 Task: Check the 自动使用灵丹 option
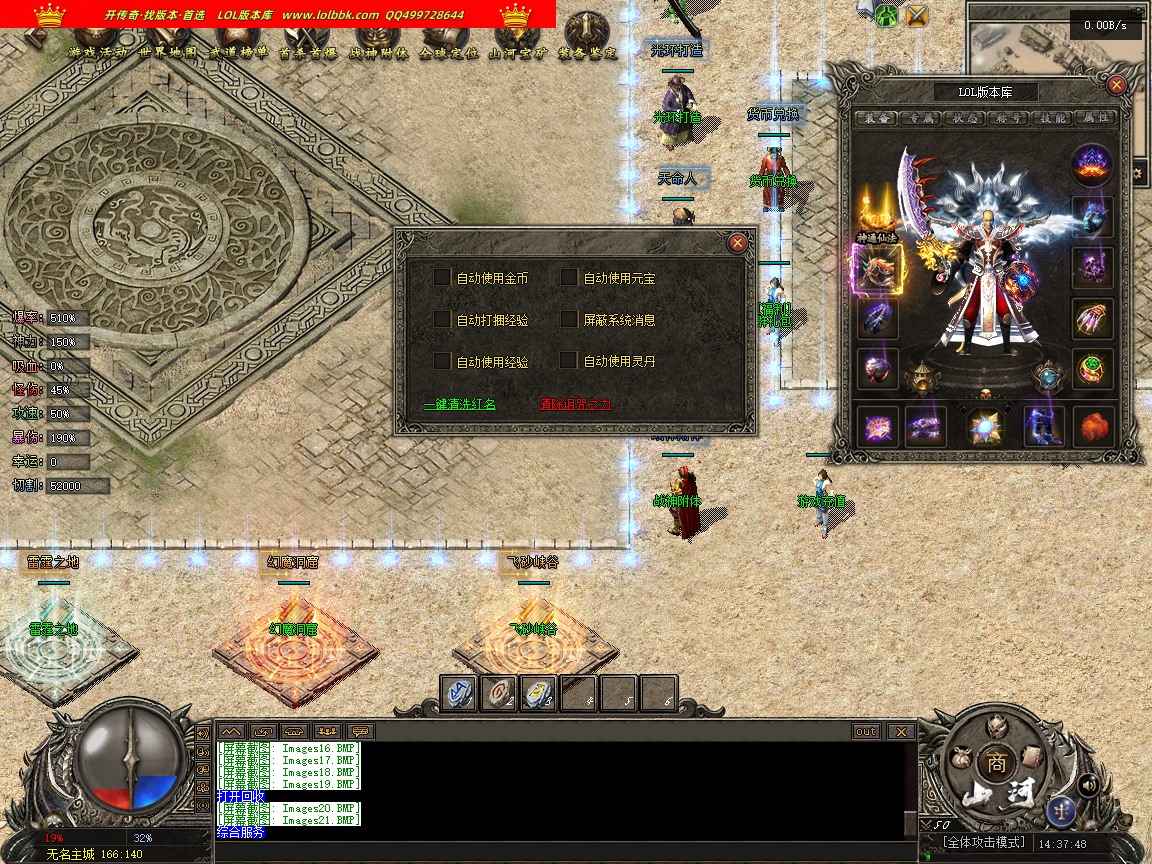(x=569, y=361)
